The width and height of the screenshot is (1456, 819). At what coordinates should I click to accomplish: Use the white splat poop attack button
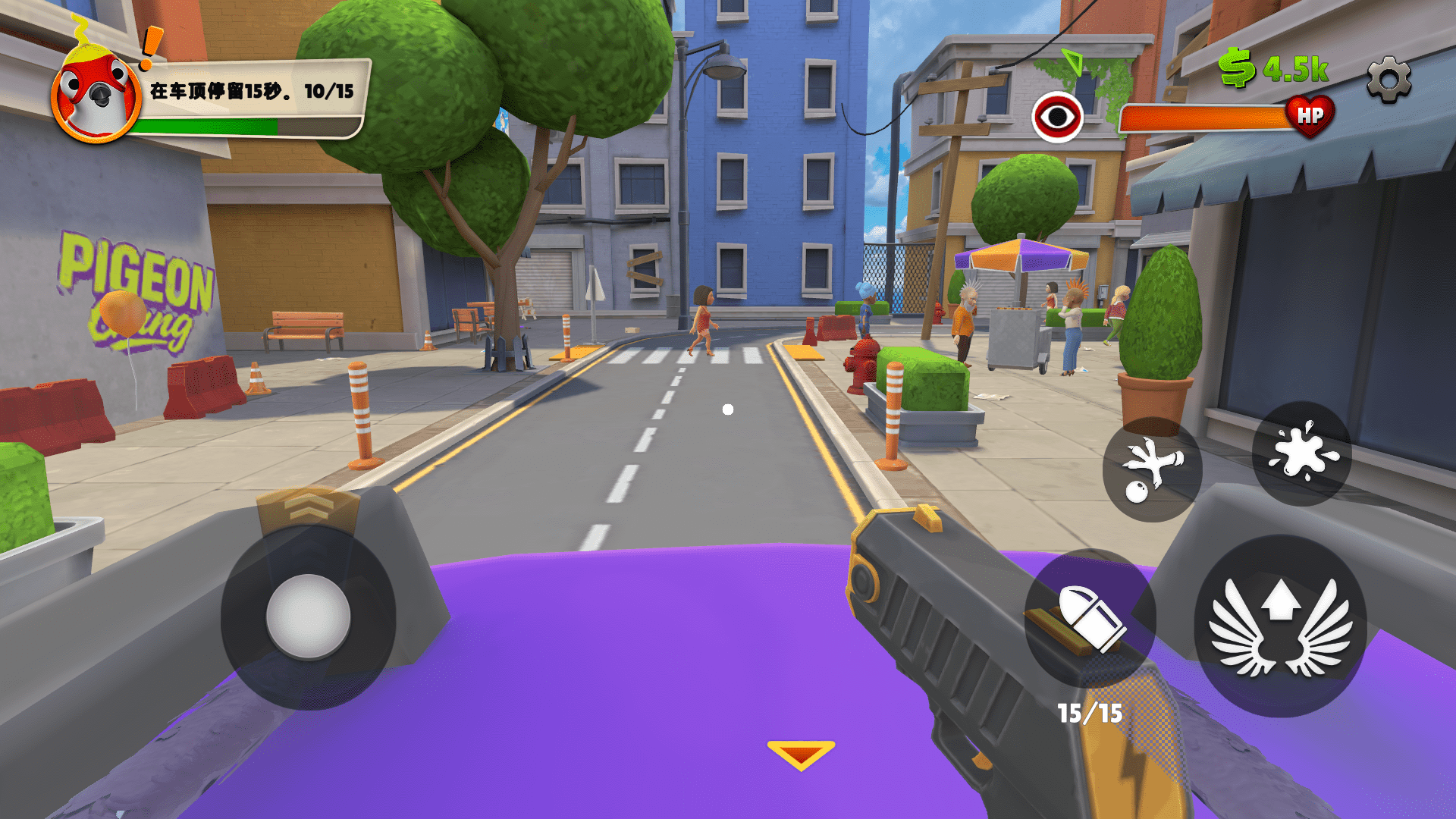click(x=1301, y=453)
